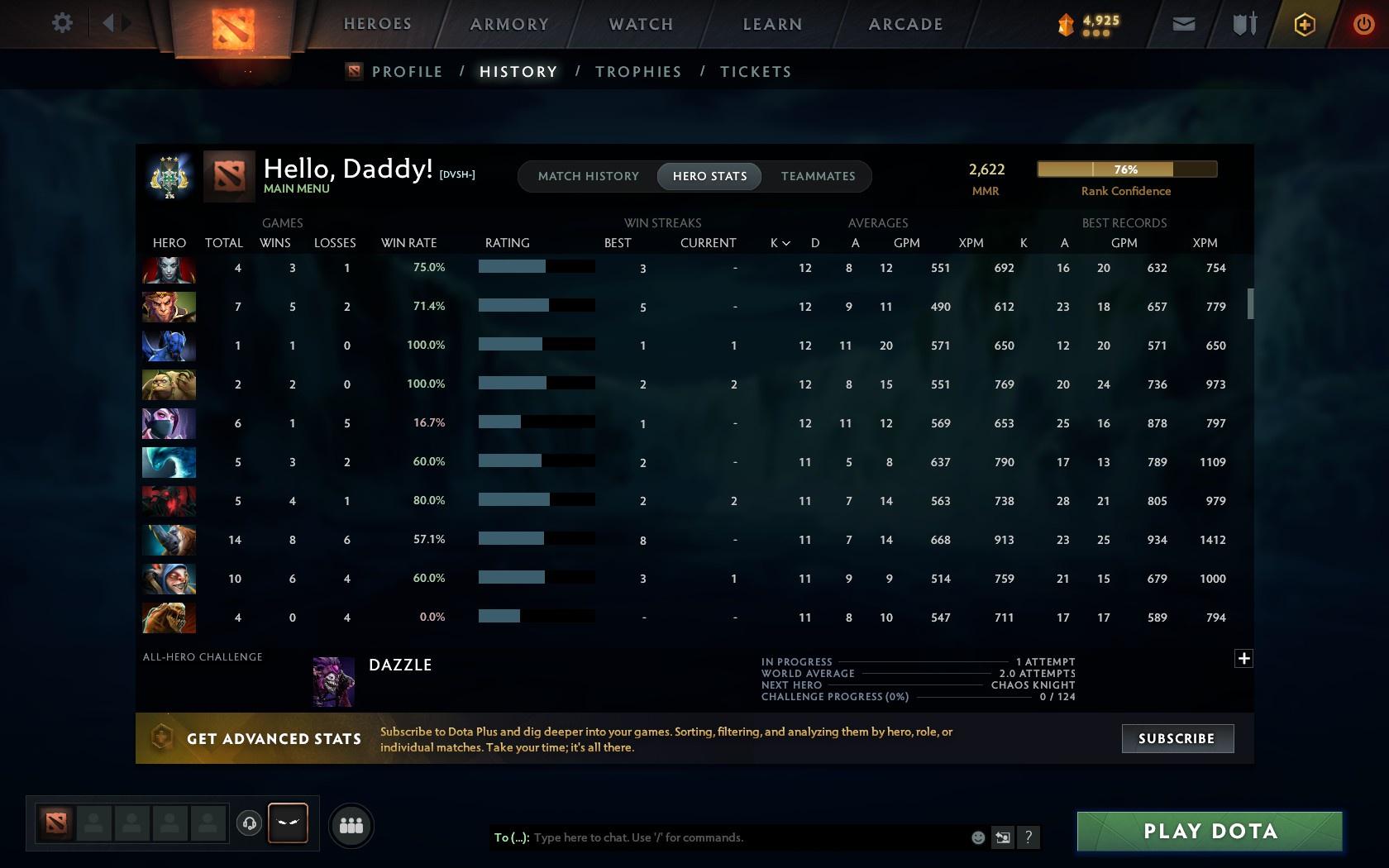Open the mail inbox icon
1389x868 pixels.
coord(1182,24)
